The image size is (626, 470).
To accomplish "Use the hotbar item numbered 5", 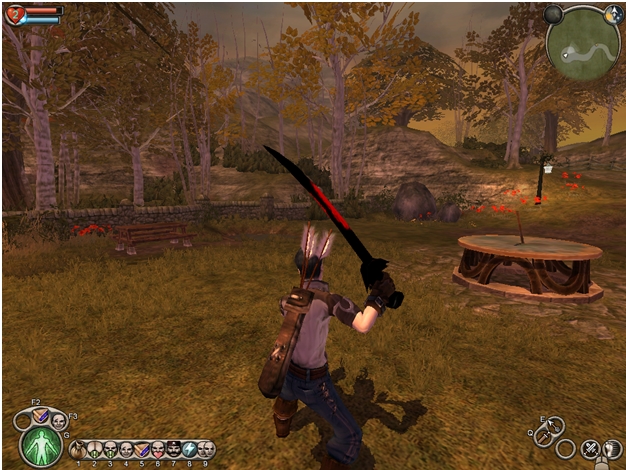I will coord(142,449).
